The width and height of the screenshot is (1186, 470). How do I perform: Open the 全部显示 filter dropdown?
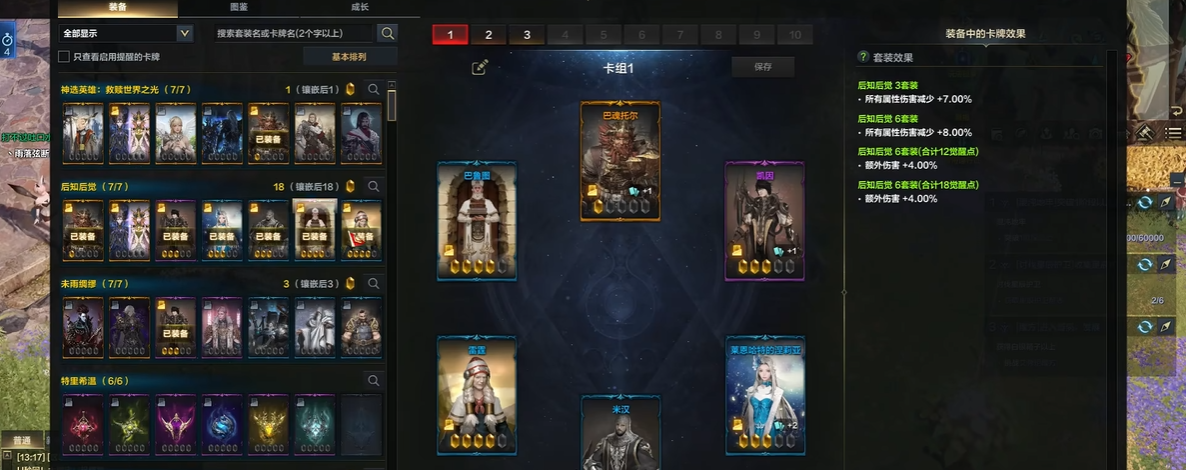coord(126,34)
